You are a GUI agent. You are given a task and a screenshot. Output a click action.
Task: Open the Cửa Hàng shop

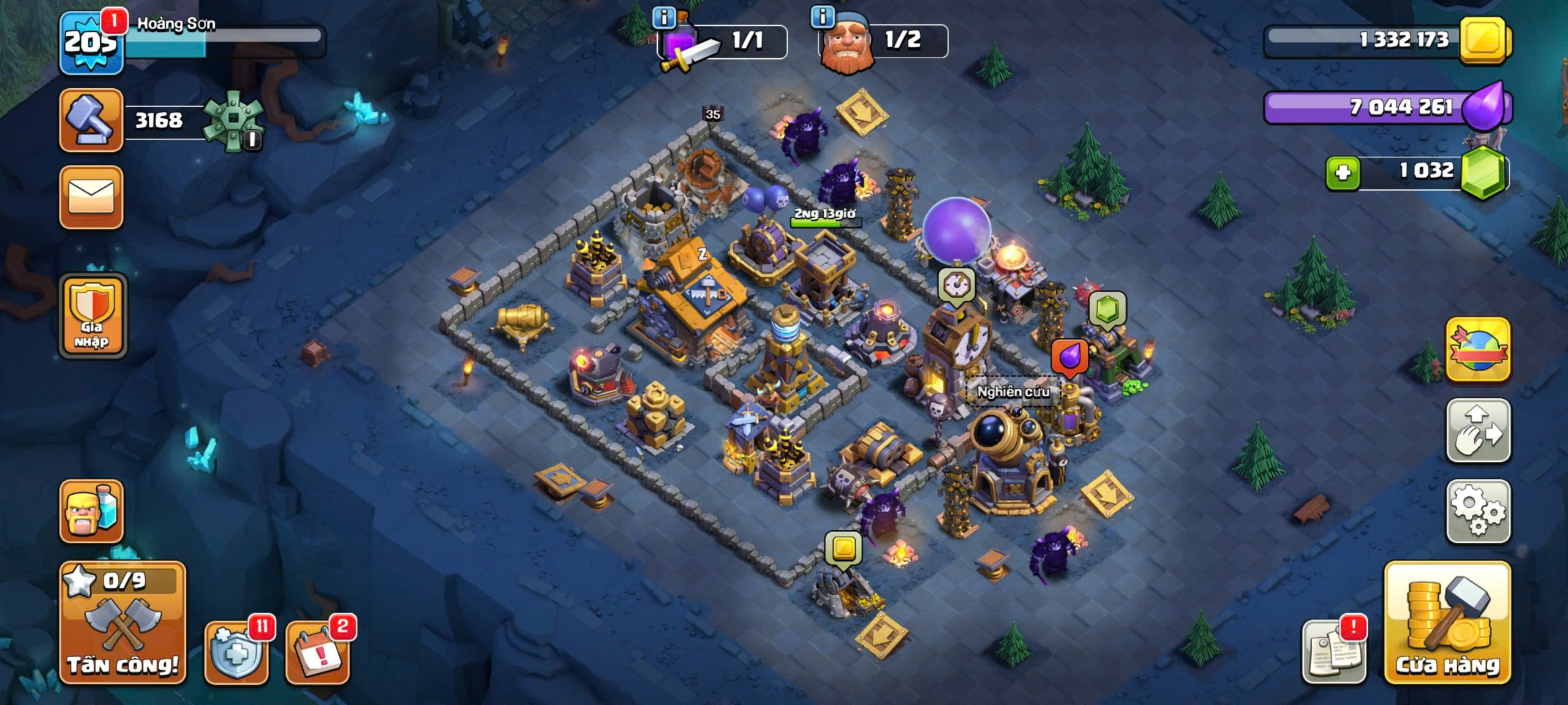coord(1447,622)
